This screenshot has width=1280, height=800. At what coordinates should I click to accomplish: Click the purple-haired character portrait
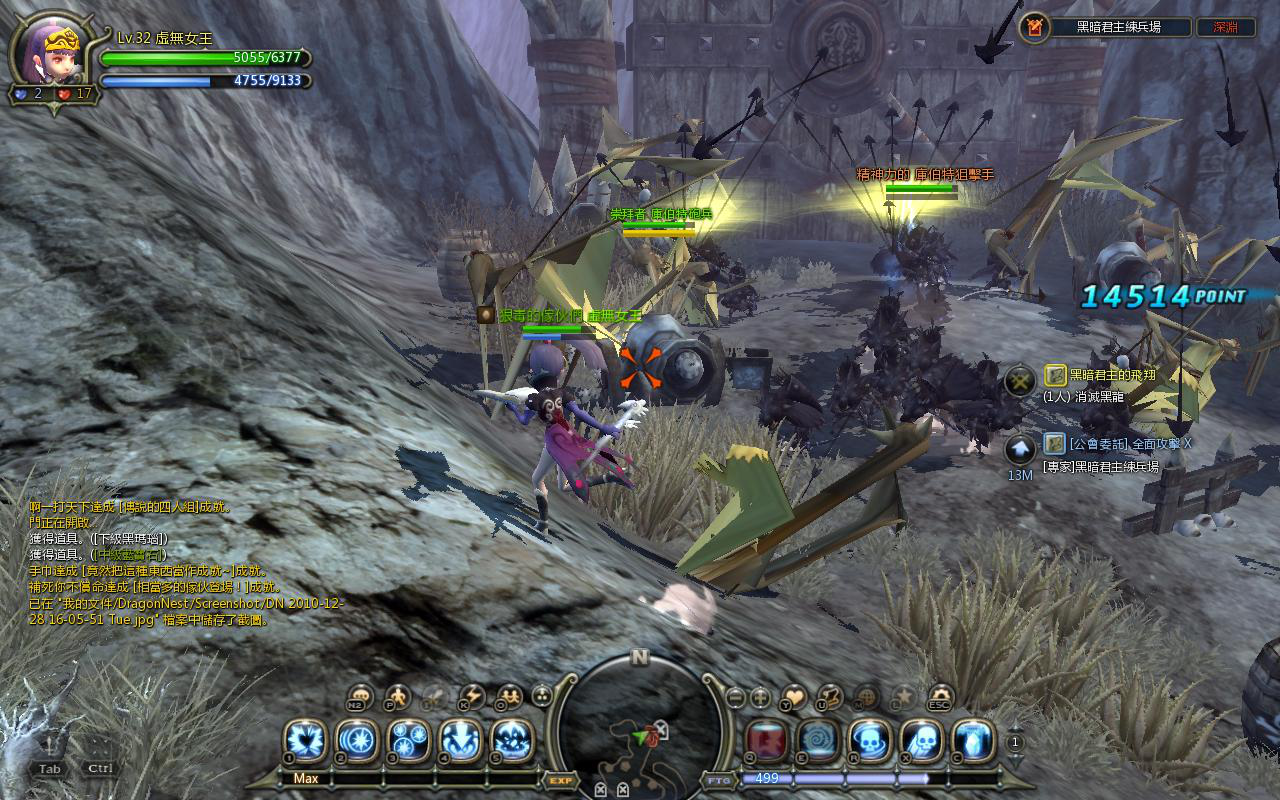click(x=48, y=52)
